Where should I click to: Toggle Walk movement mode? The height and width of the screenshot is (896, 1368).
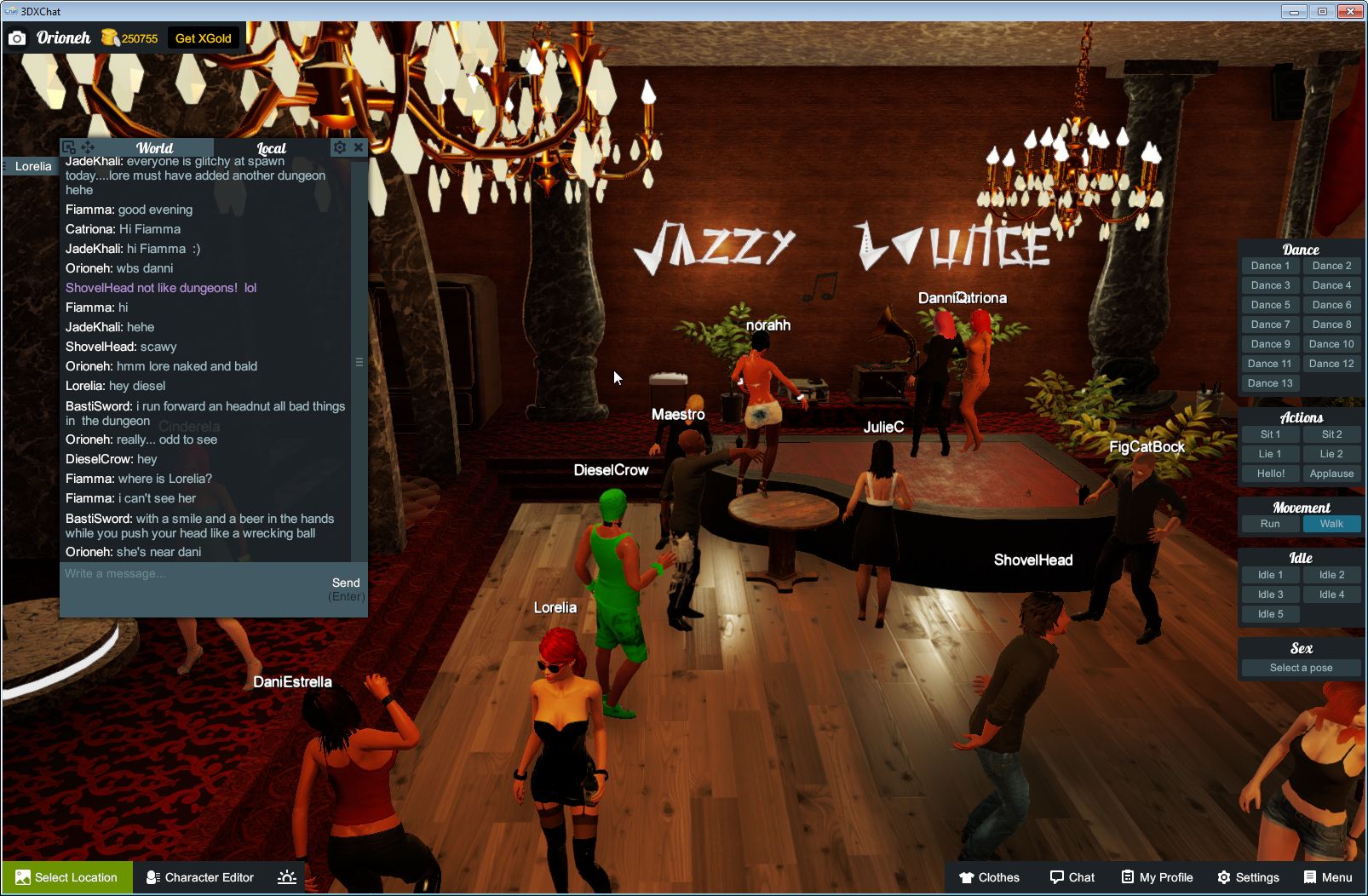click(1331, 524)
